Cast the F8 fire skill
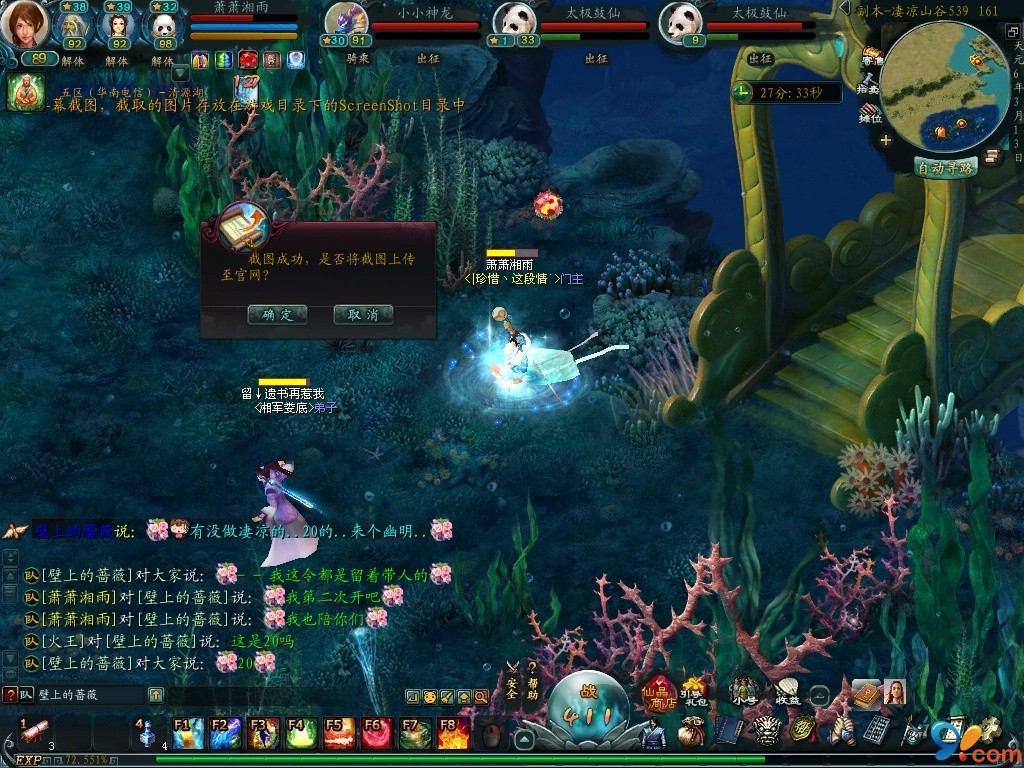 pos(453,733)
